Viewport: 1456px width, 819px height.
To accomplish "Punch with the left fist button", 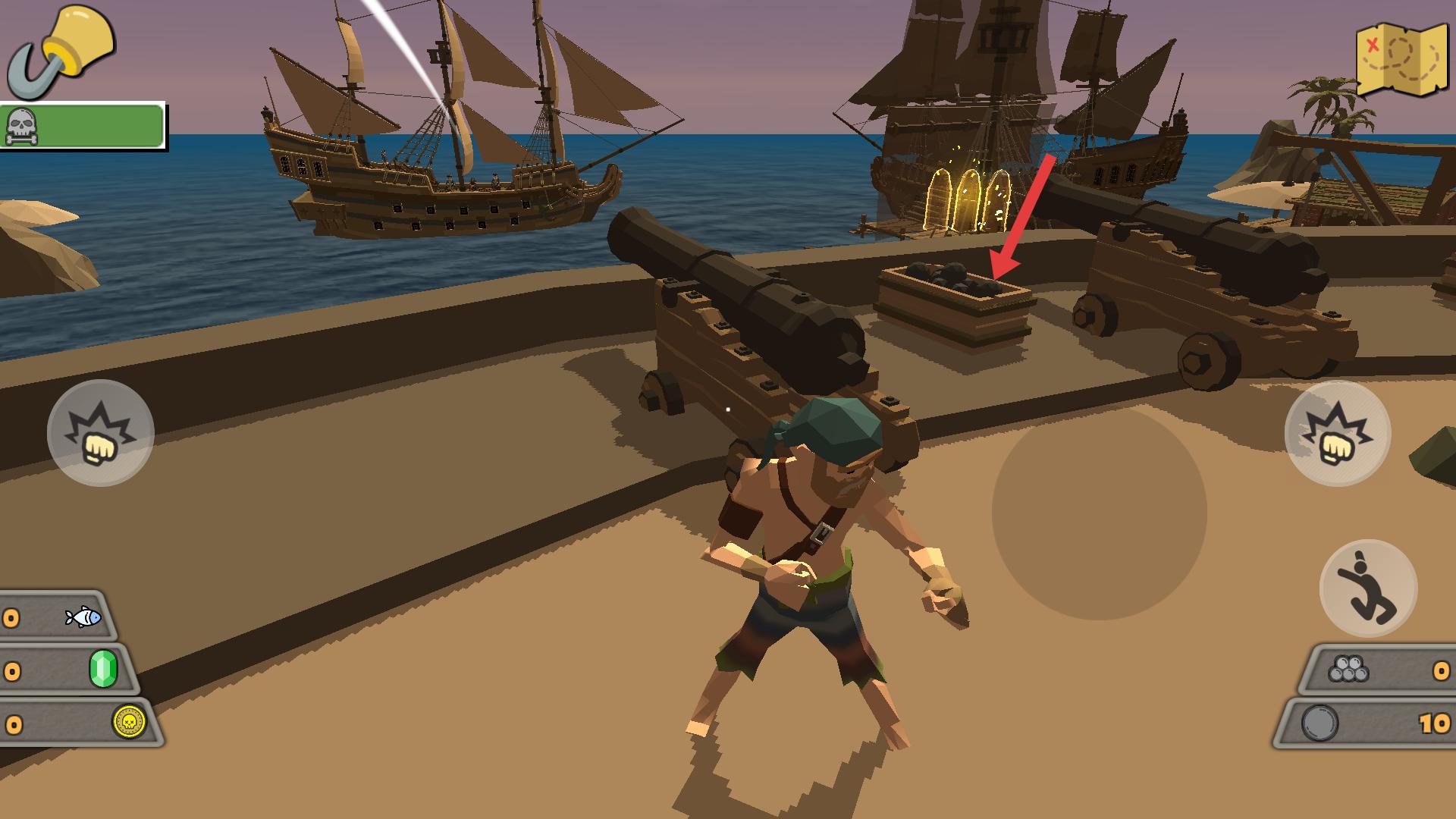I will (x=100, y=433).
